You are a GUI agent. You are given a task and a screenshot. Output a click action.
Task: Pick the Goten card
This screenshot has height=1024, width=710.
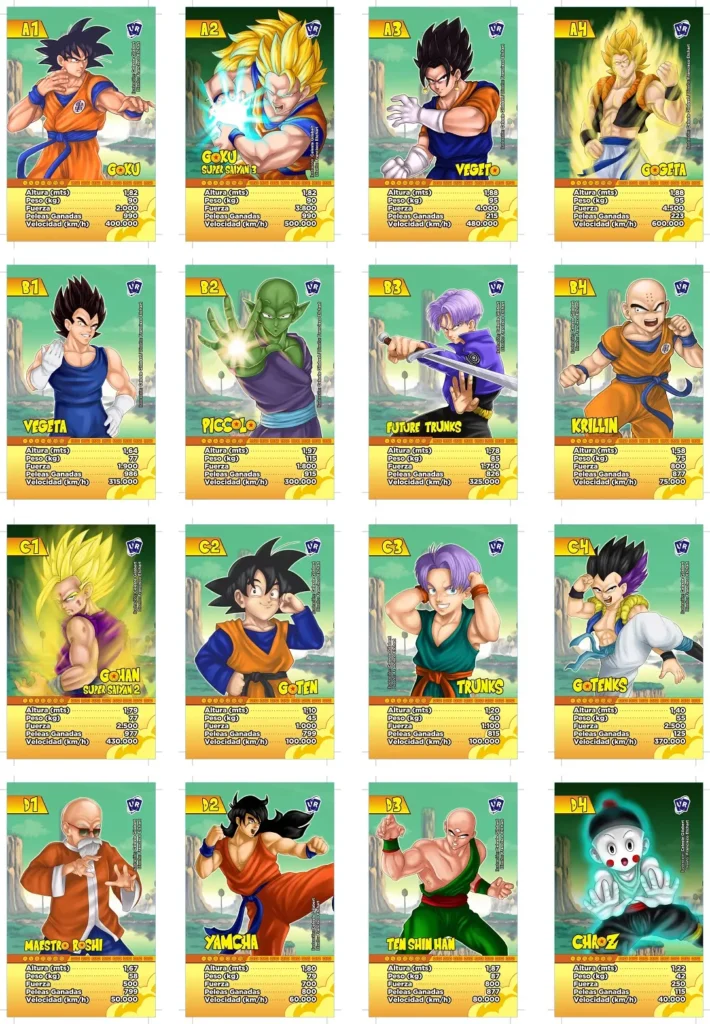[x=259, y=641]
